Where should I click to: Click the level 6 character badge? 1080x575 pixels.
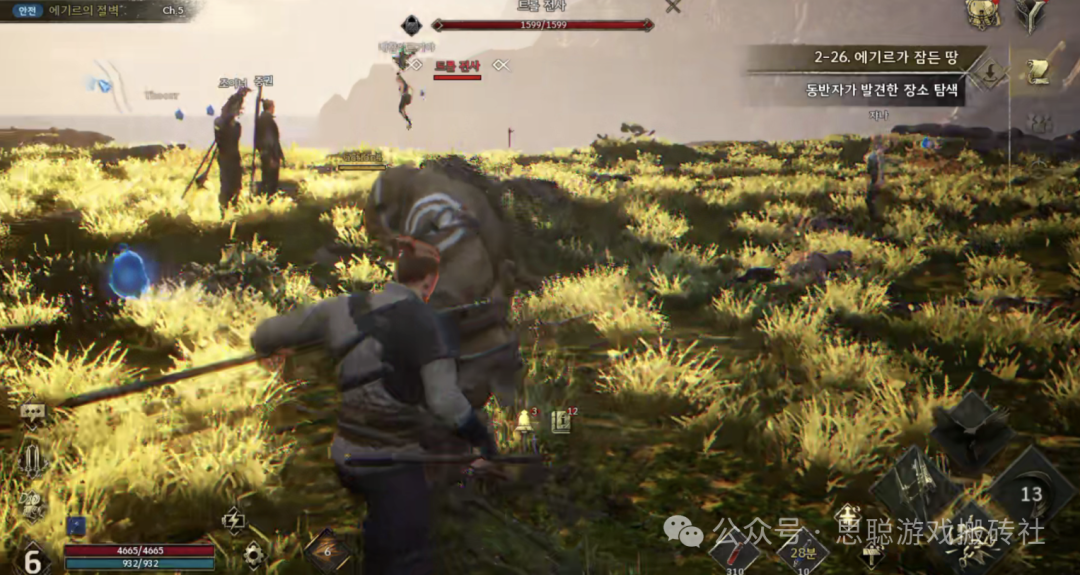point(32,558)
